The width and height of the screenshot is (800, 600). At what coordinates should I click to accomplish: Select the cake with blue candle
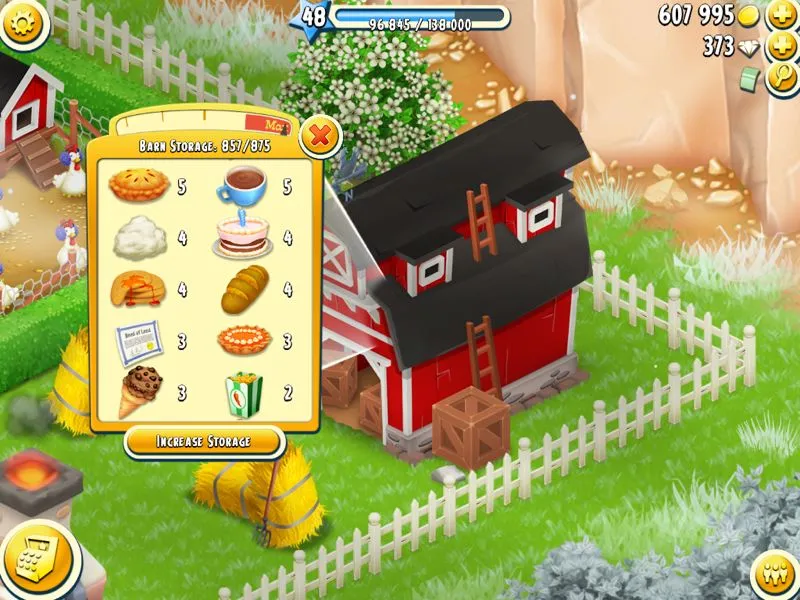tap(241, 236)
